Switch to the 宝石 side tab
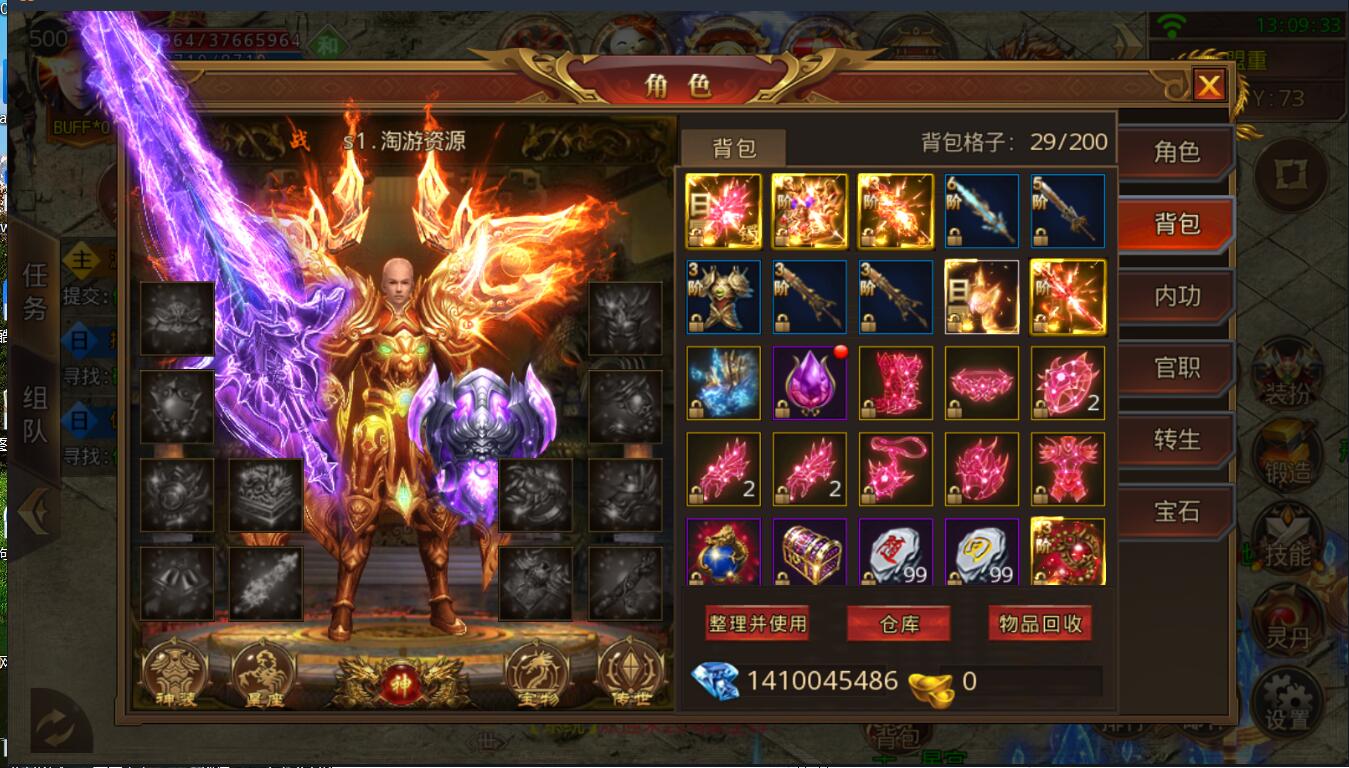1349x768 pixels. click(1176, 512)
